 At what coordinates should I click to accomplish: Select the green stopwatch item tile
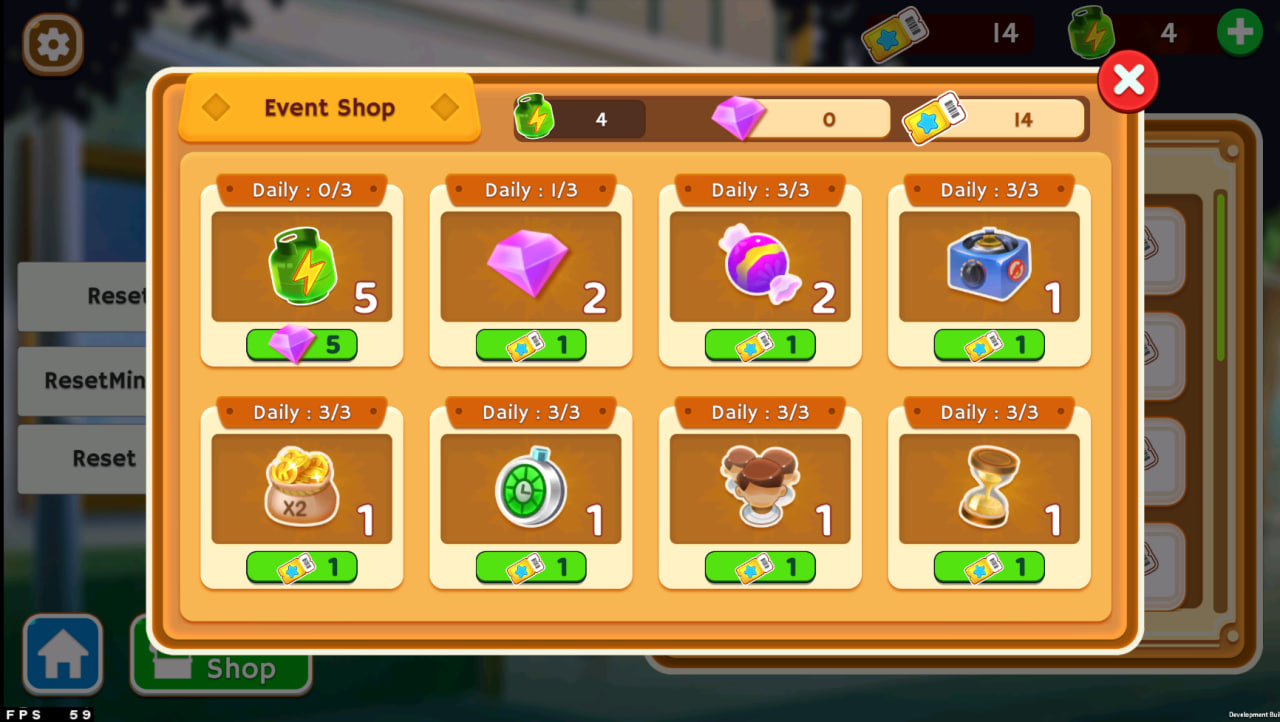coord(530,488)
